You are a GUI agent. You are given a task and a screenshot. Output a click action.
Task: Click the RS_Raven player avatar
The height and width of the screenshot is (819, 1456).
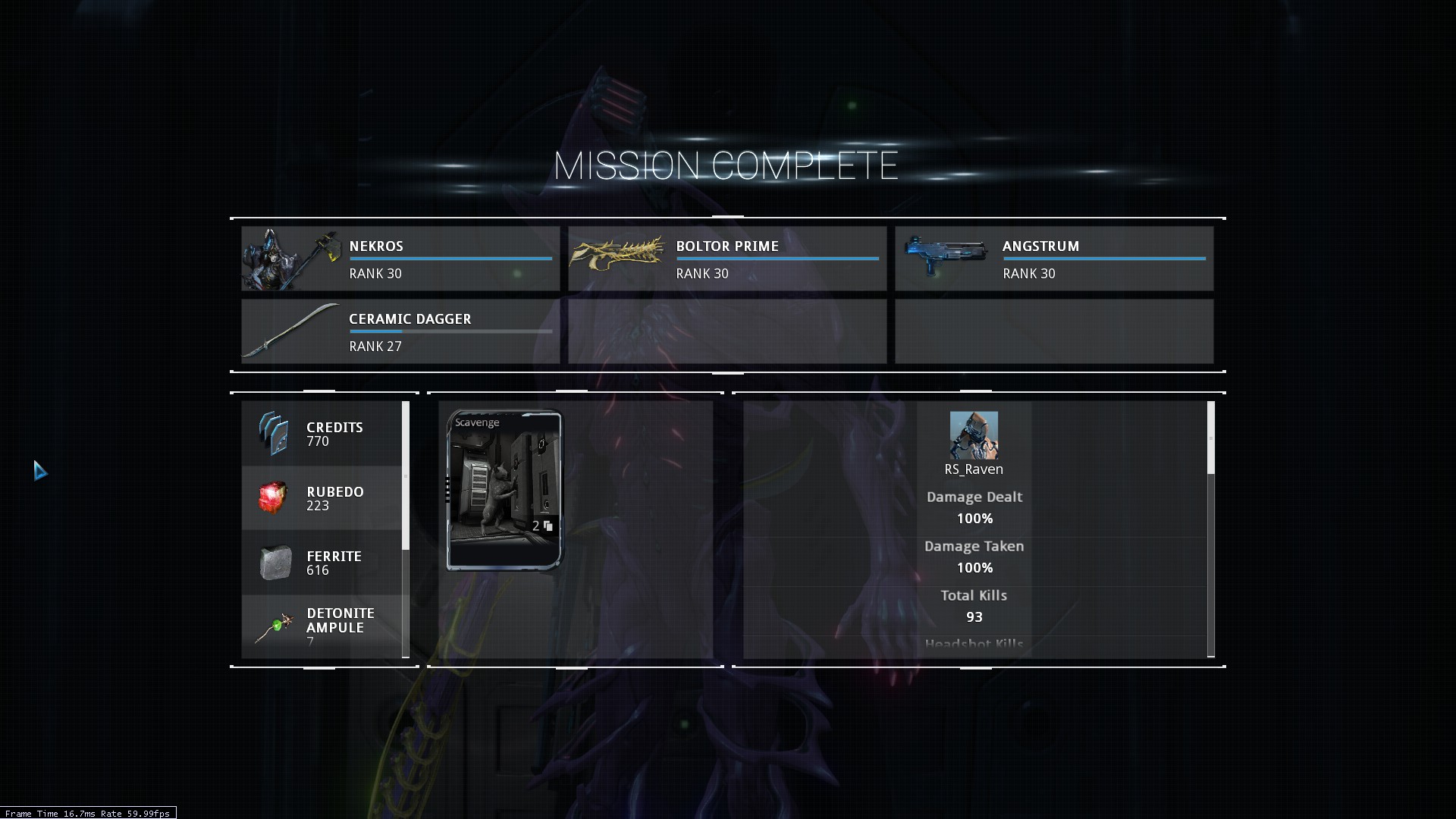(x=974, y=435)
